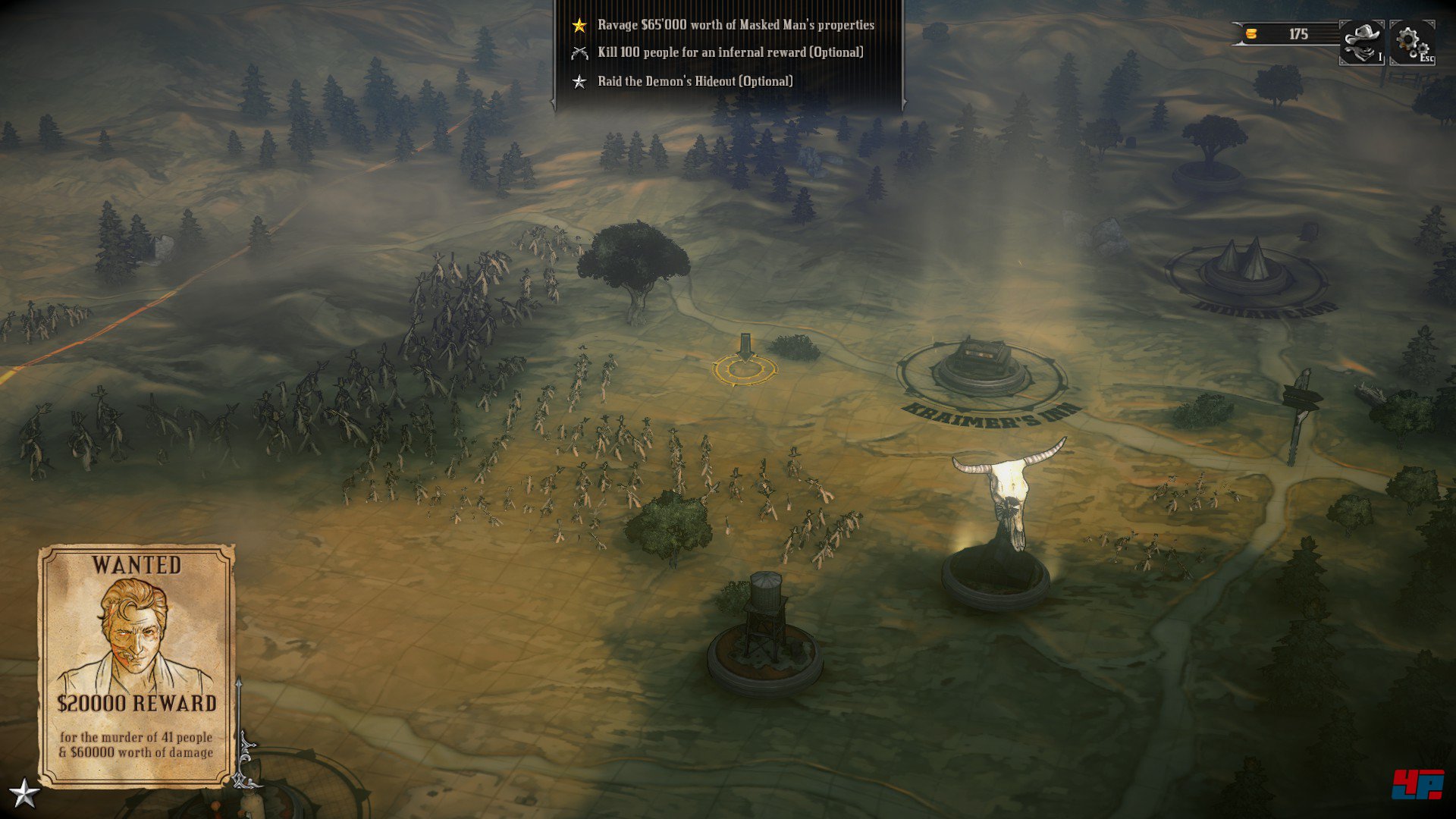Travel to Kraimer's Inn map location

pos(982,369)
